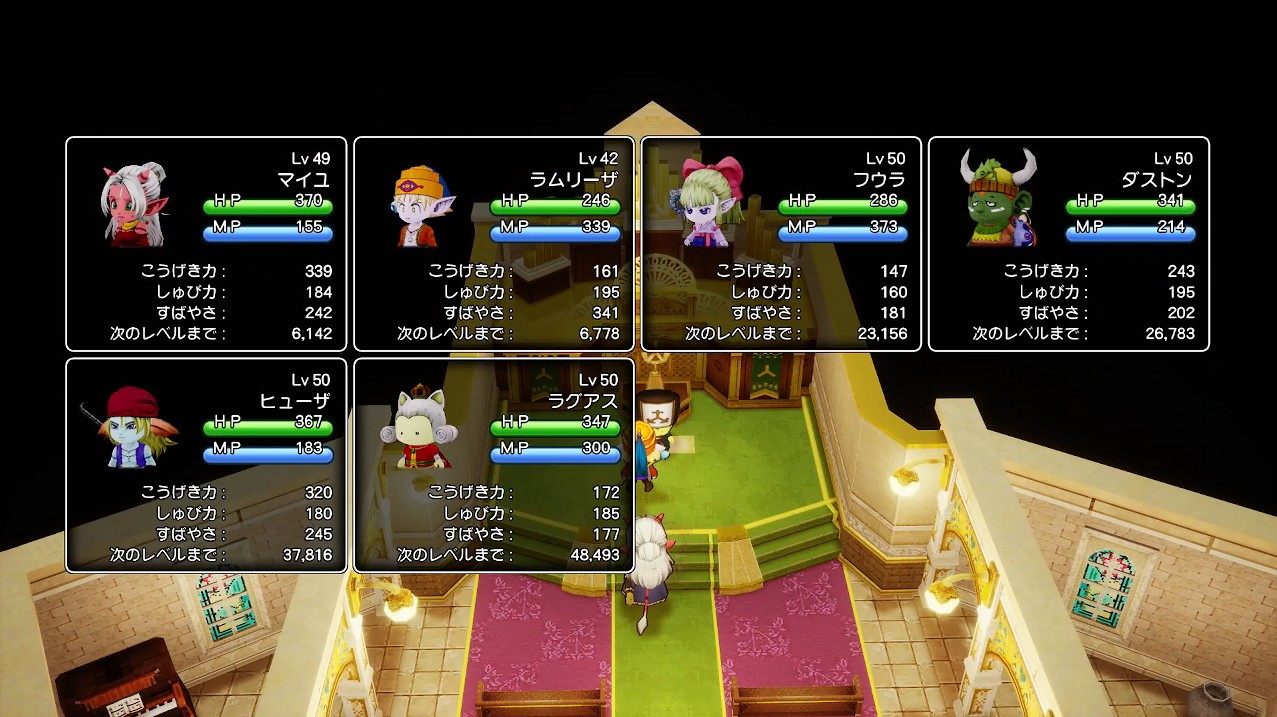Choose the ラグアス status card
Viewport: 1277px width, 717px height.
point(494,465)
